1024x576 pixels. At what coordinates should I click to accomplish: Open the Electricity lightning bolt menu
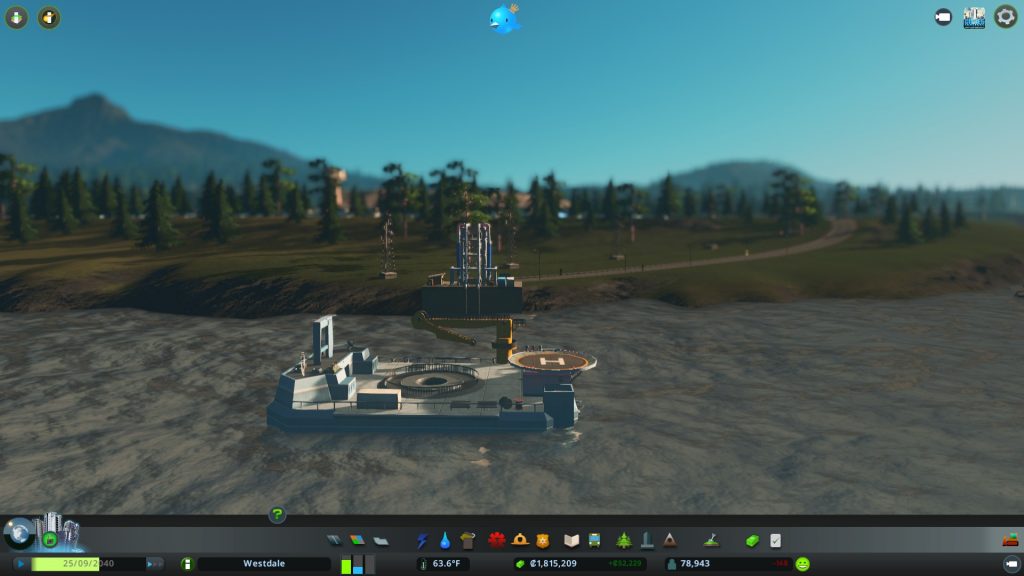coord(422,541)
